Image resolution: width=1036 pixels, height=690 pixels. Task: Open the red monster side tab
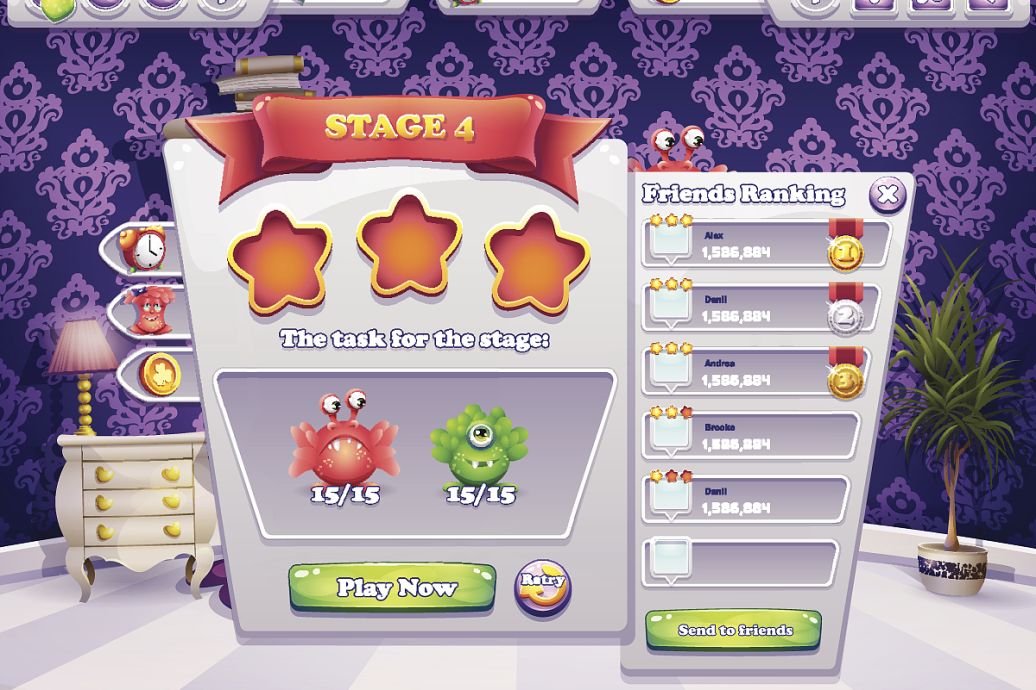149,310
